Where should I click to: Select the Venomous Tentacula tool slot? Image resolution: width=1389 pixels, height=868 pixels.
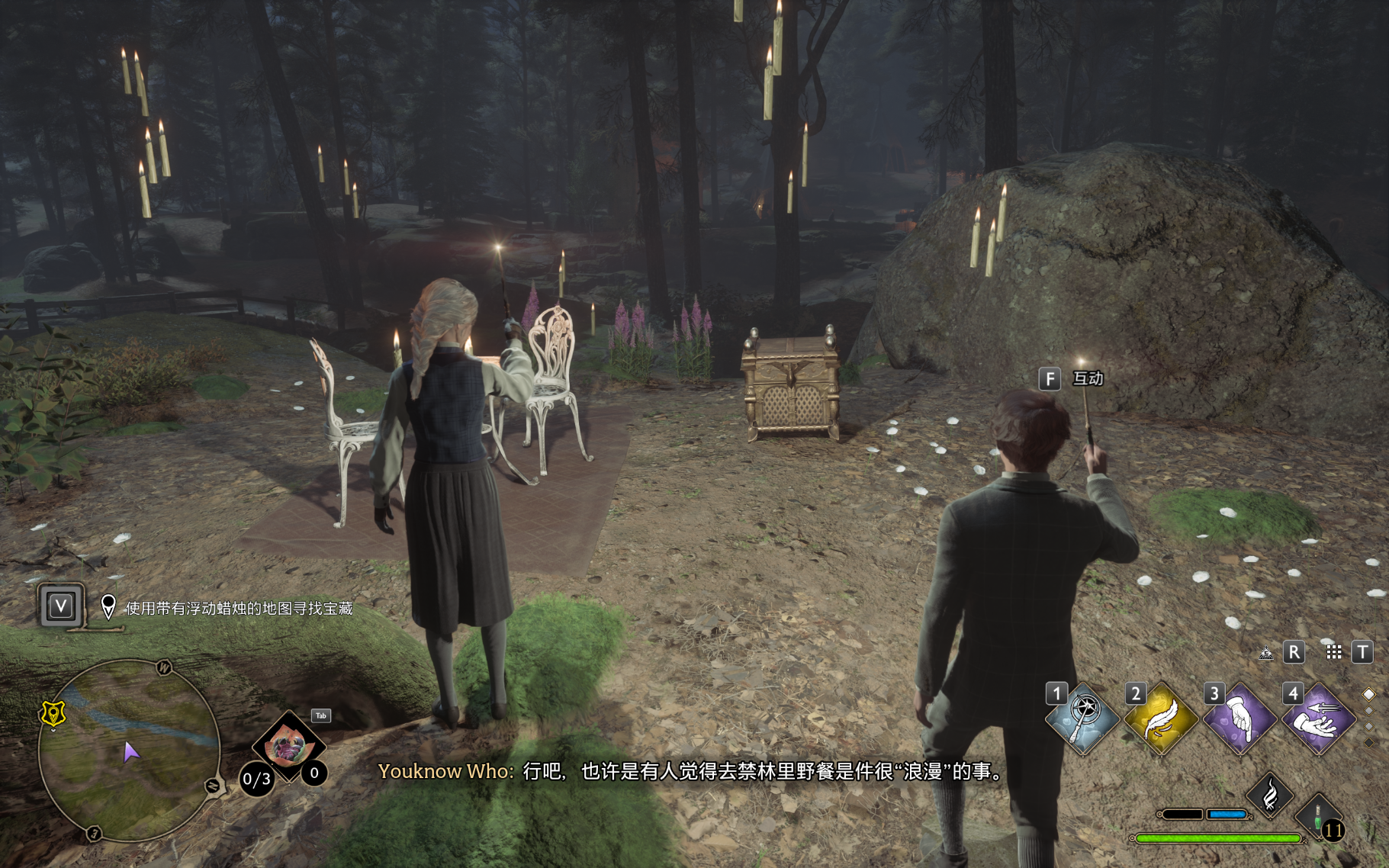288,745
